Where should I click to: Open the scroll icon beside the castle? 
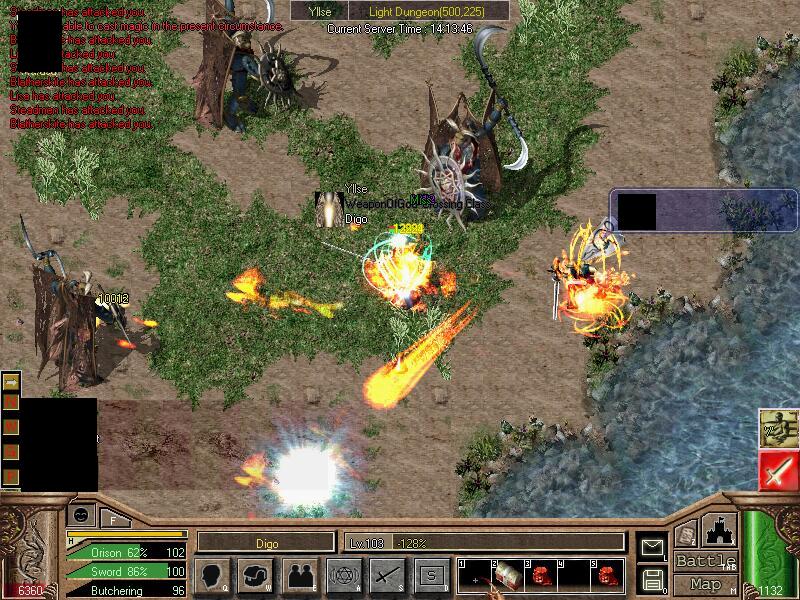pos(686,535)
